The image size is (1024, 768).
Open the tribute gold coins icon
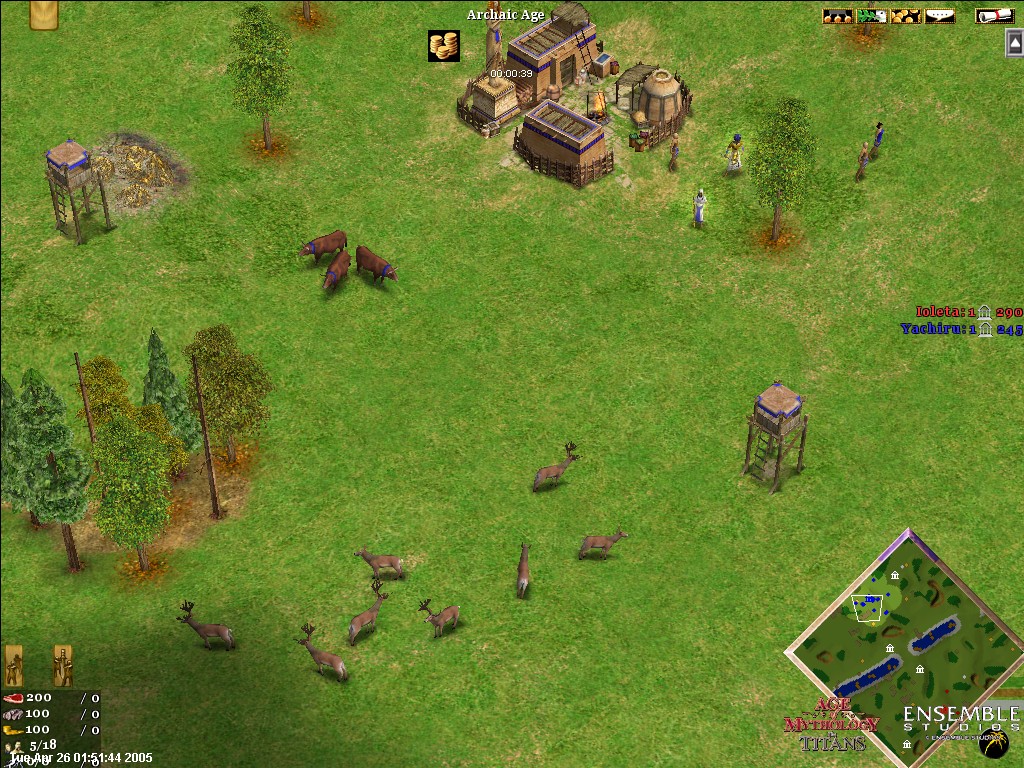(x=906, y=15)
